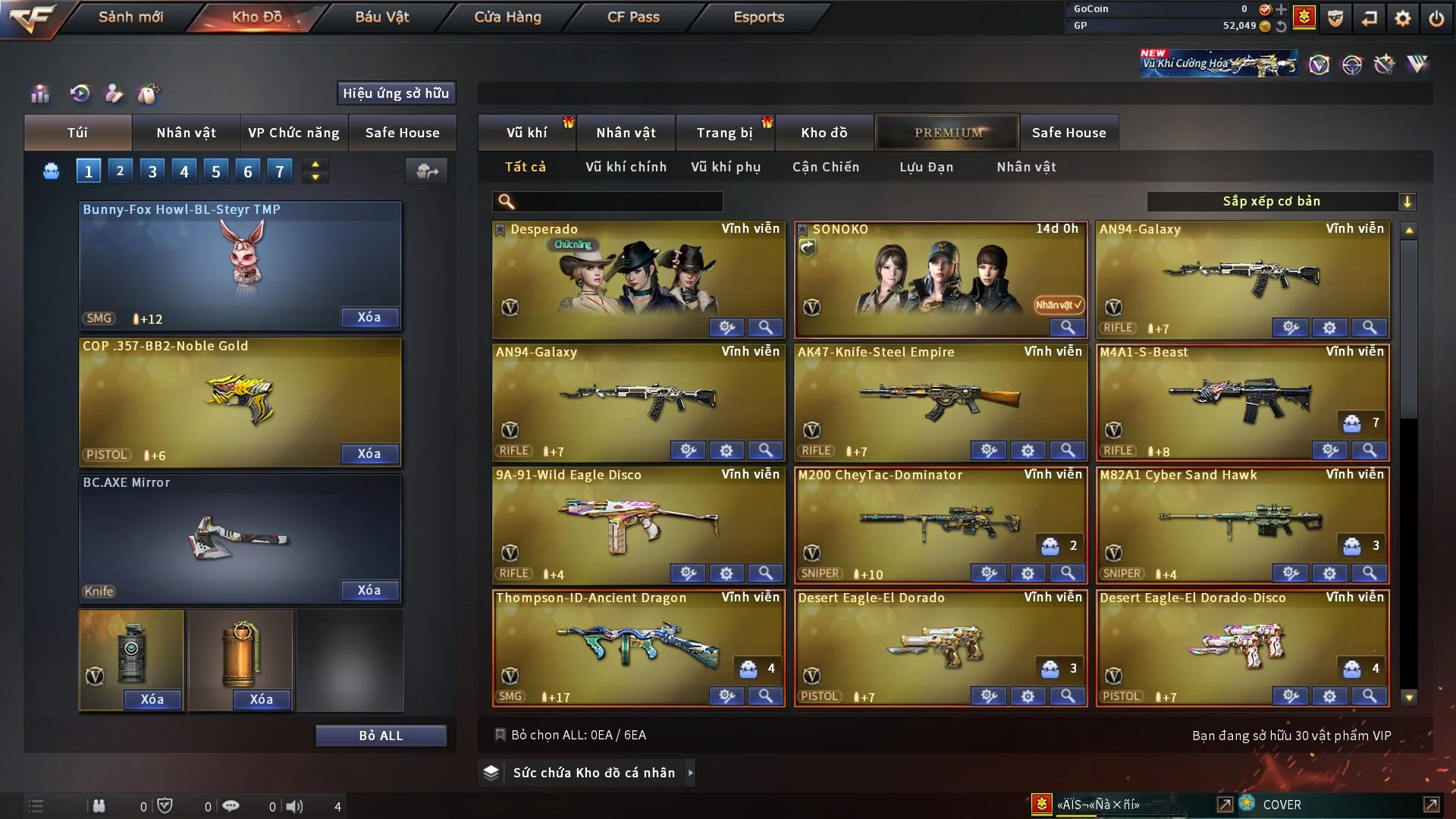Show the Cận Chiến category
The image size is (1456, 819).
click(825, 167)
